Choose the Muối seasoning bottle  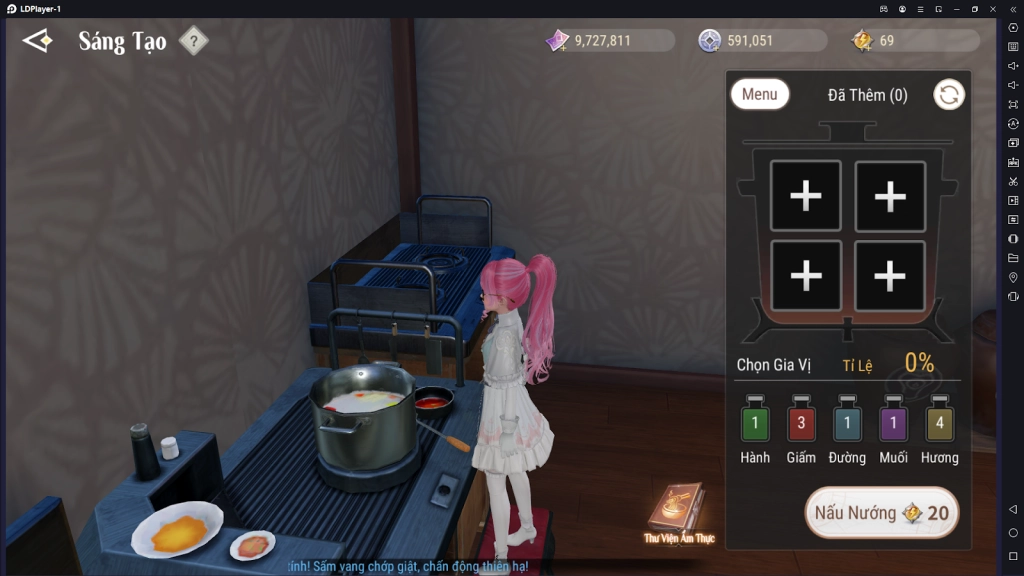tap(893, 423)
